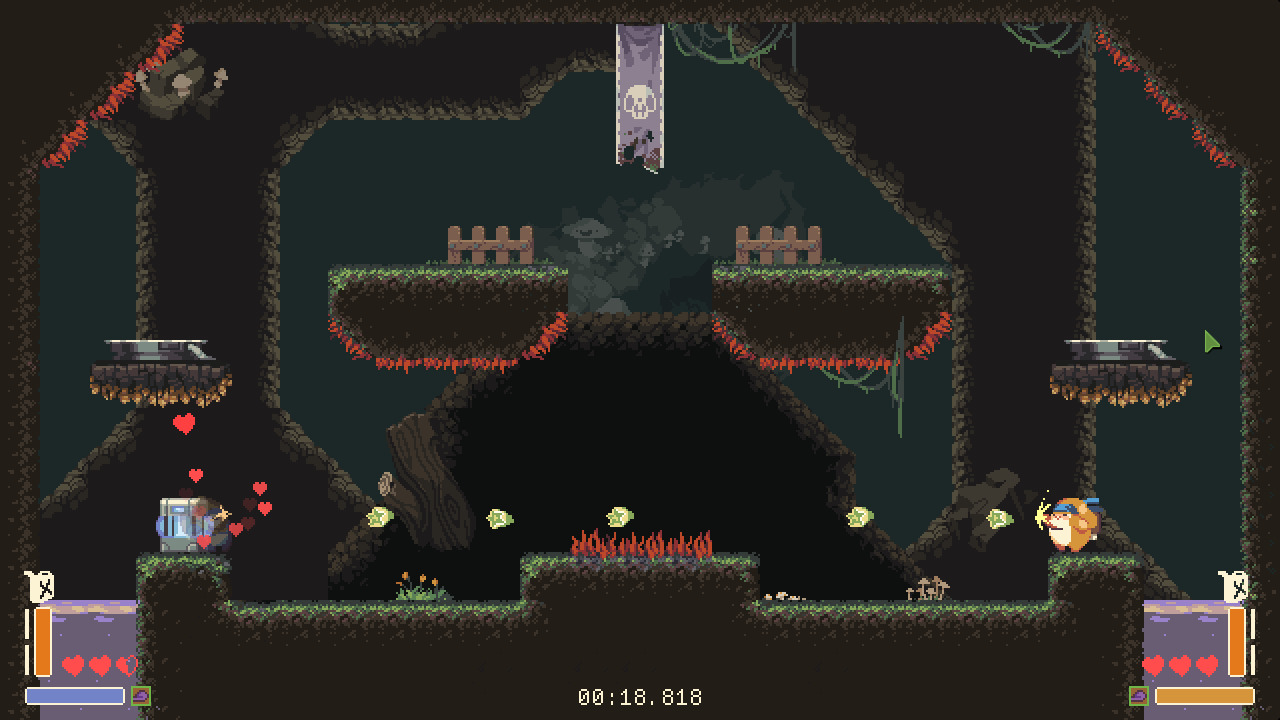Click the first full heart in the right HUD
The image size is (1280, 720).
1154,665
